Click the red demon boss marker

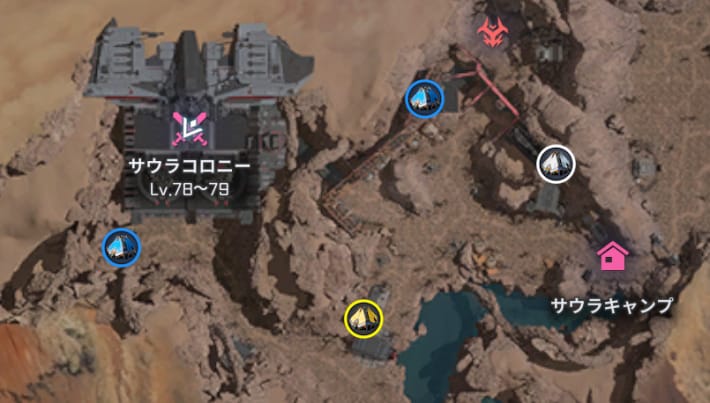(490, 33)
